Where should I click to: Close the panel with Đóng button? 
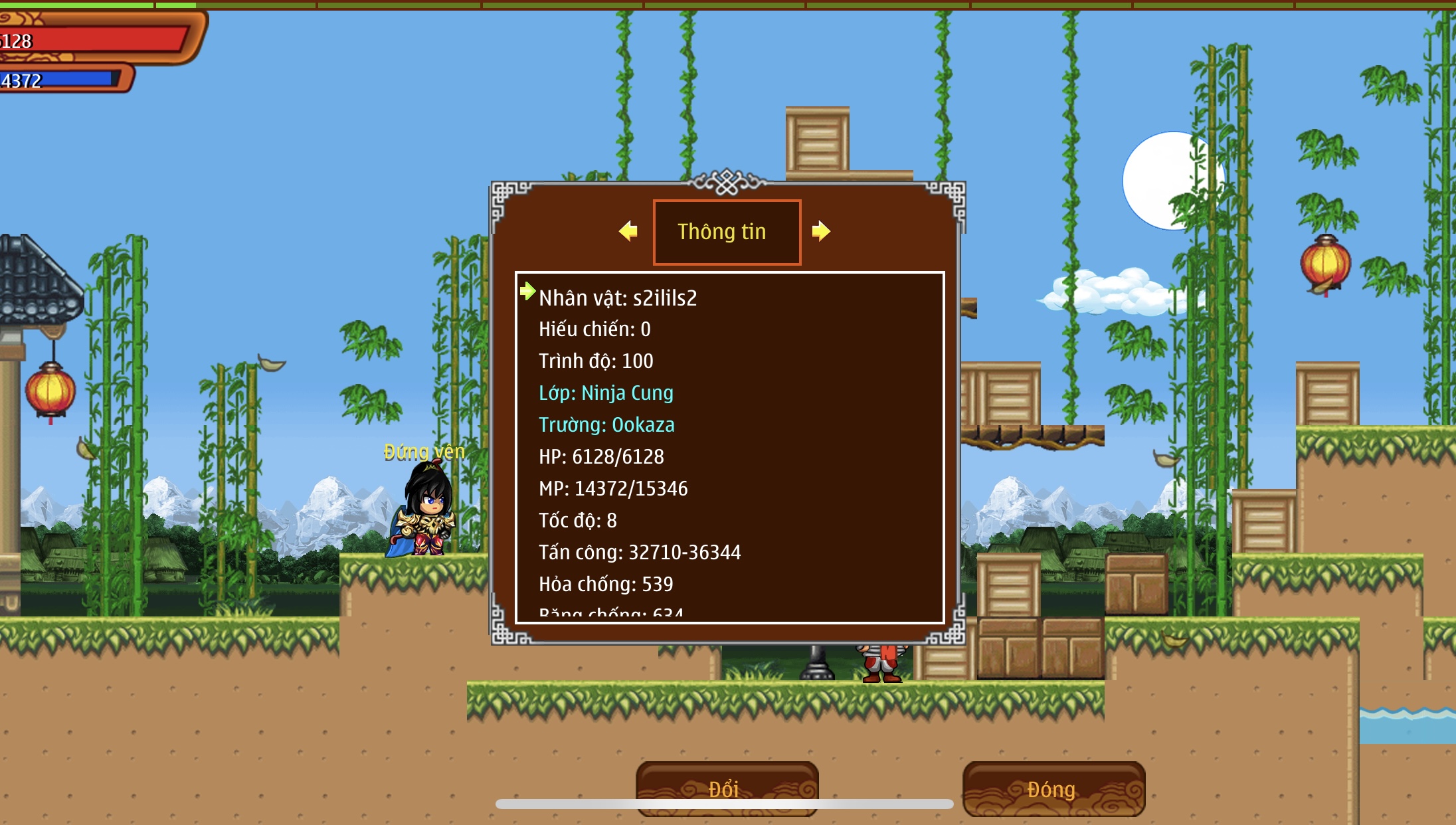point(1053,788)
